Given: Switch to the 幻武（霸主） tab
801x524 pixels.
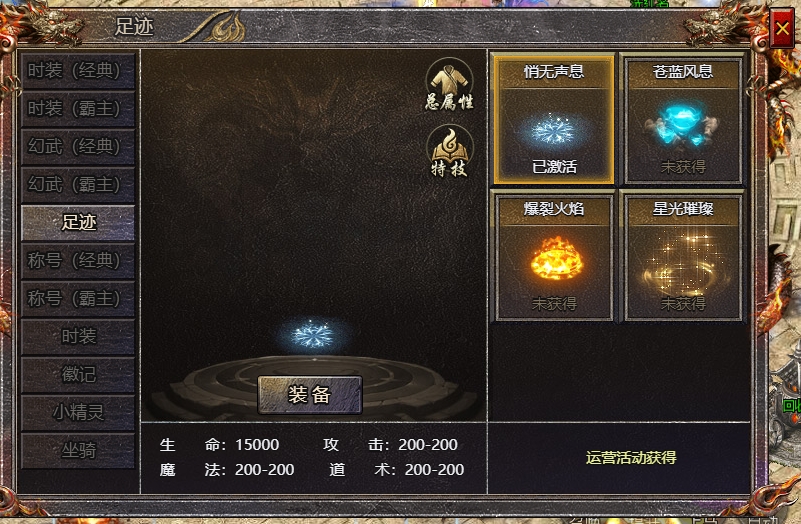Looking at the screenshot, I should pyautogui.click(x=75, y=185).
